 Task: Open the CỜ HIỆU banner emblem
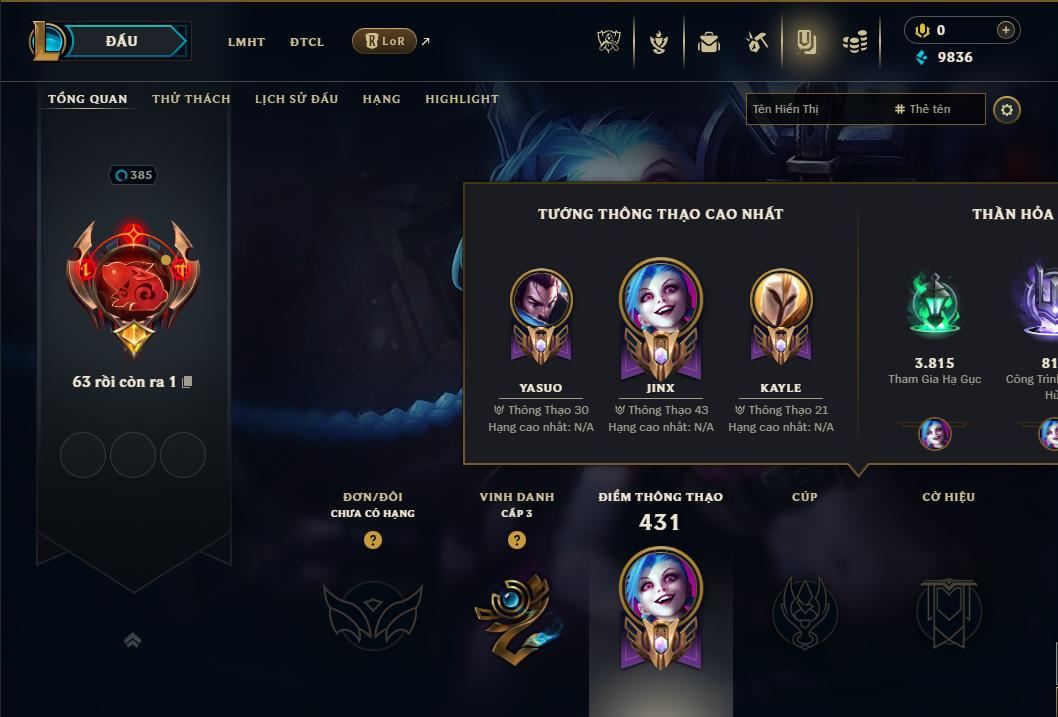tap(948, 611)
